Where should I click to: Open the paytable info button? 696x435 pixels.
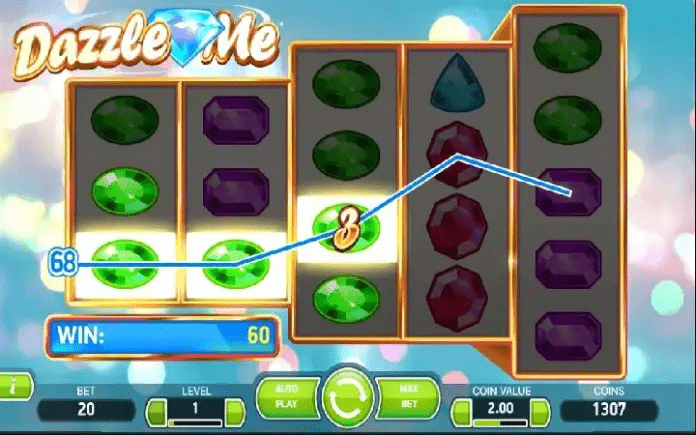click(x=12, y=385)
